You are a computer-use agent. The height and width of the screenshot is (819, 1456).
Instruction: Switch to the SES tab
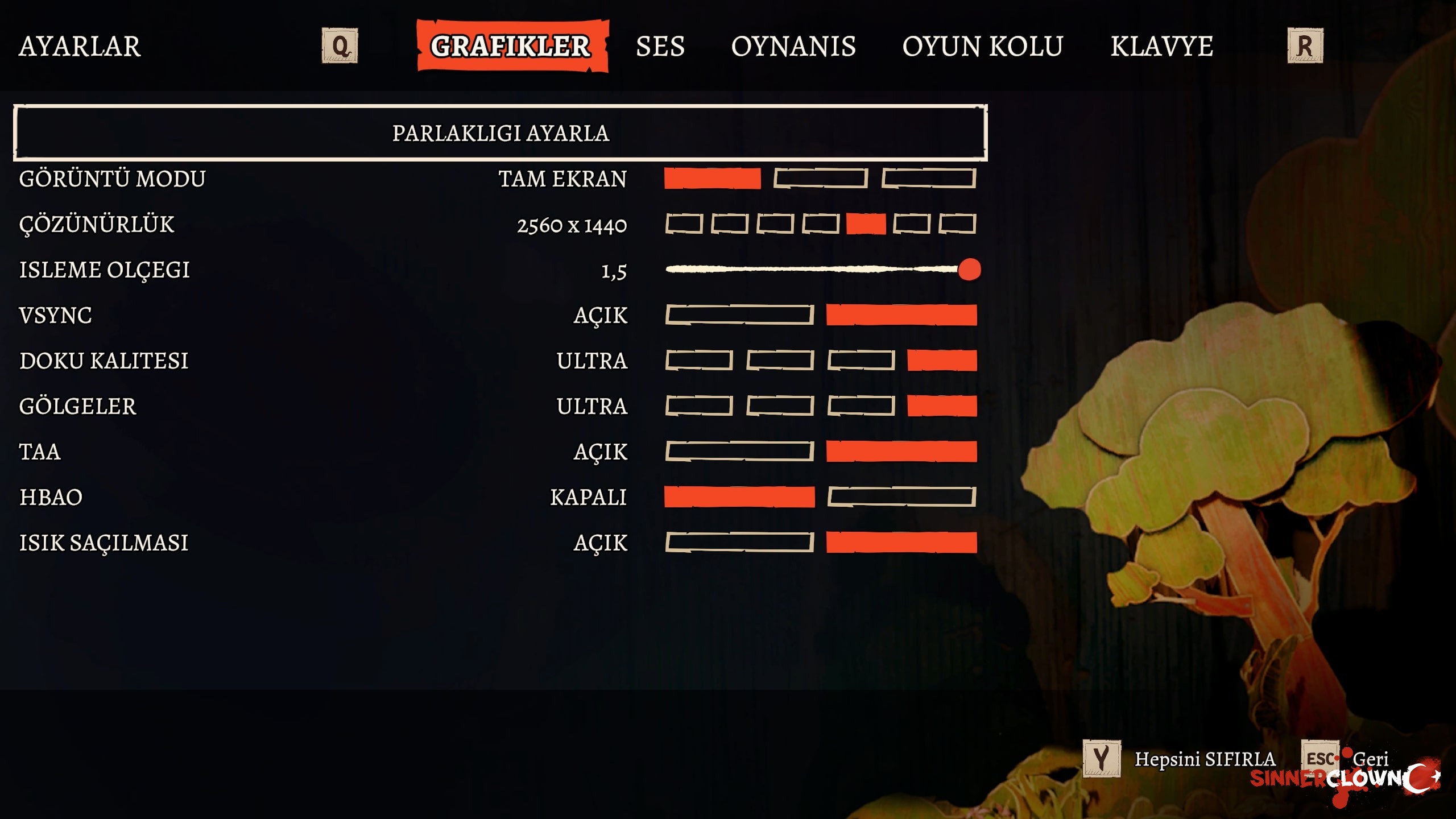pyautogui.click(x=660, y=46)
